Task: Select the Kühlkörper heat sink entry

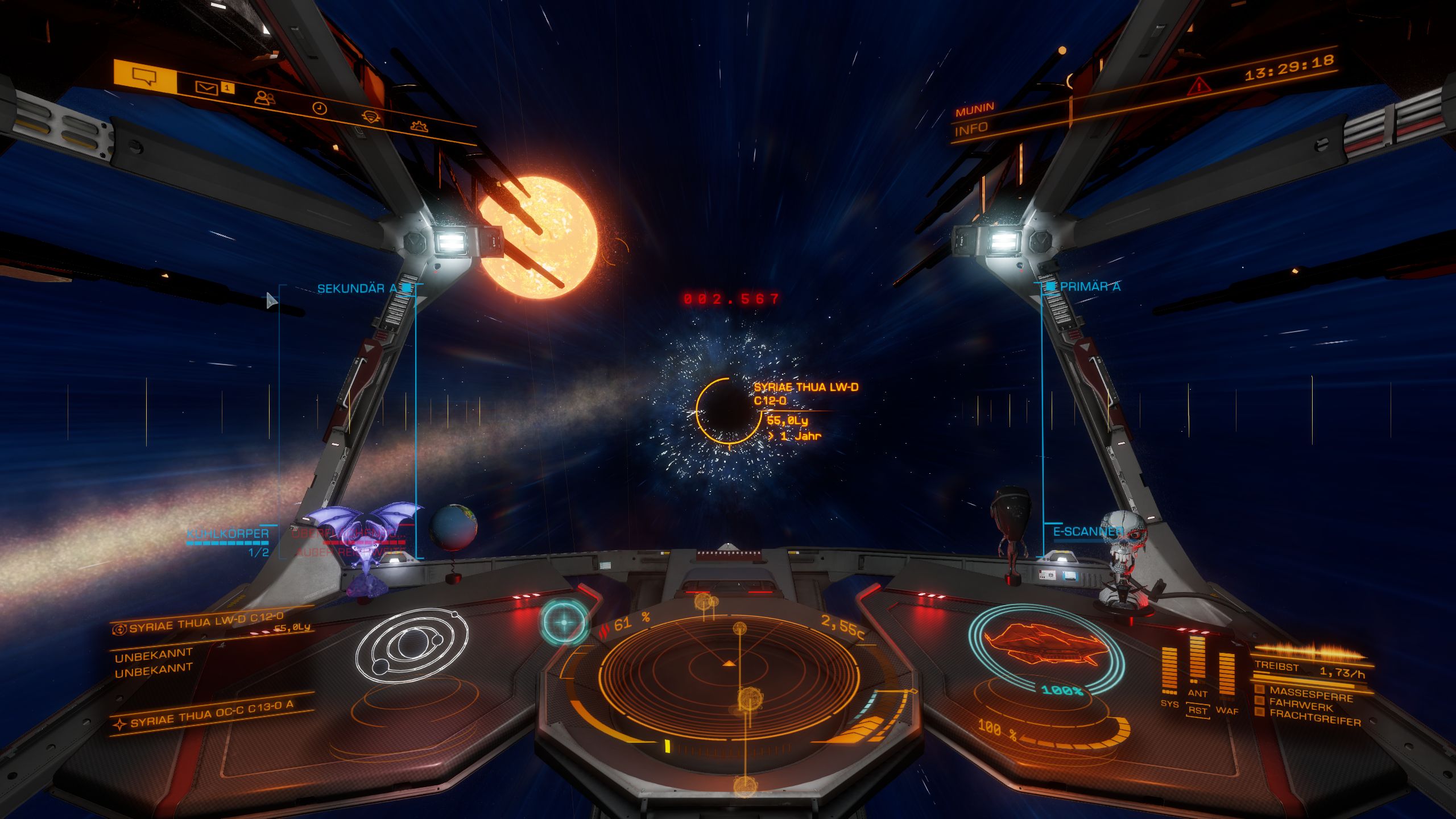Action: click(228, 534)
